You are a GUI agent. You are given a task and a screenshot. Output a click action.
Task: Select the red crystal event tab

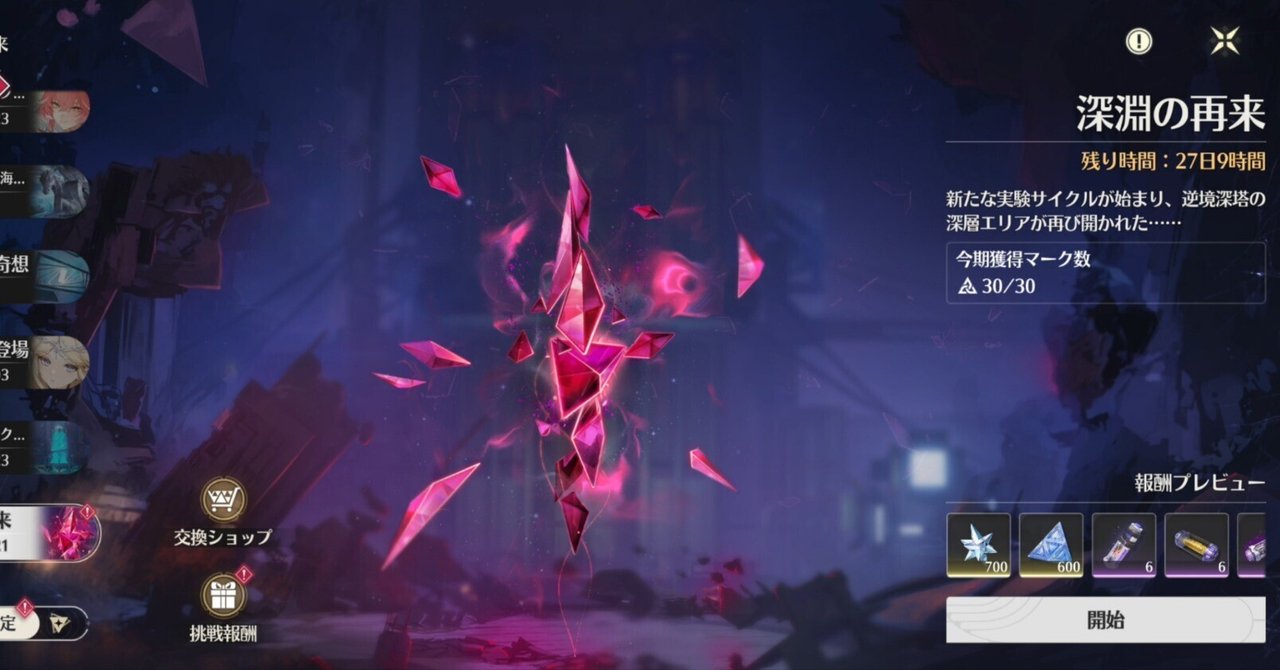tap(50, 533)
